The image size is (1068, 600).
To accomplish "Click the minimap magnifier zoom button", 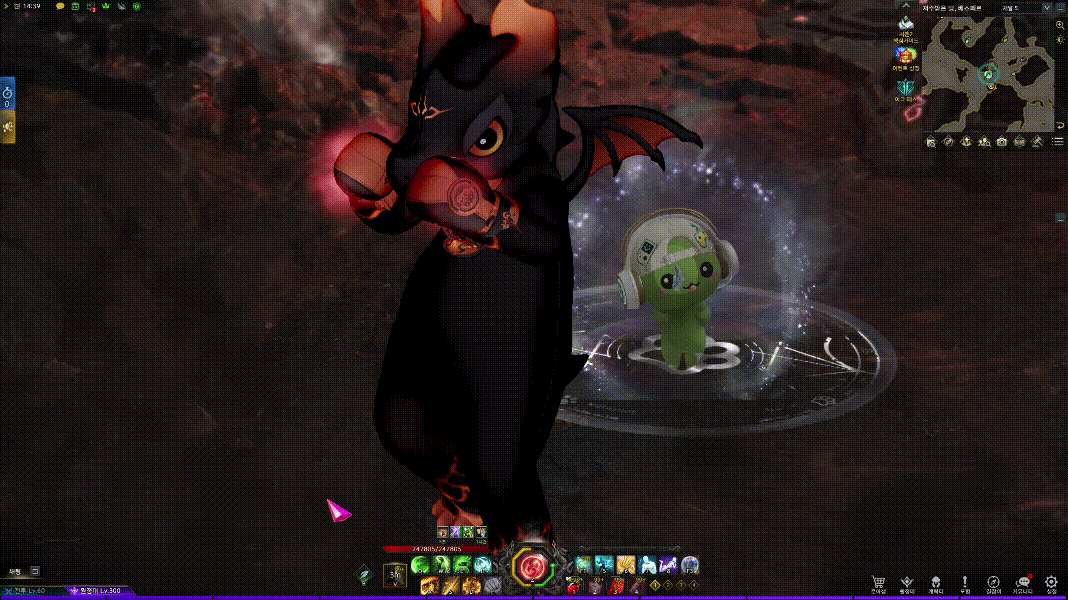I will 1060,24.
